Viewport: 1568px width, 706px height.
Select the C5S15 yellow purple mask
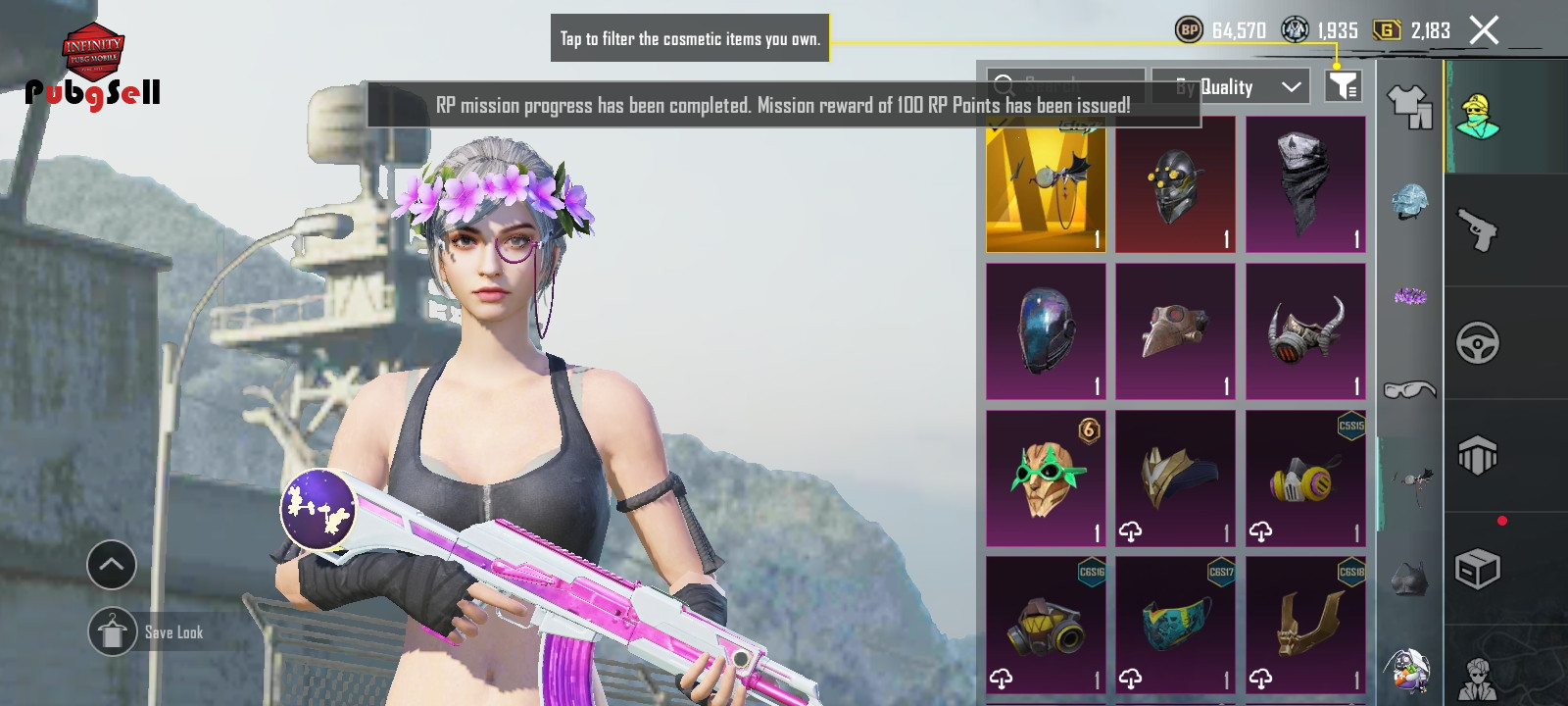1305,479
